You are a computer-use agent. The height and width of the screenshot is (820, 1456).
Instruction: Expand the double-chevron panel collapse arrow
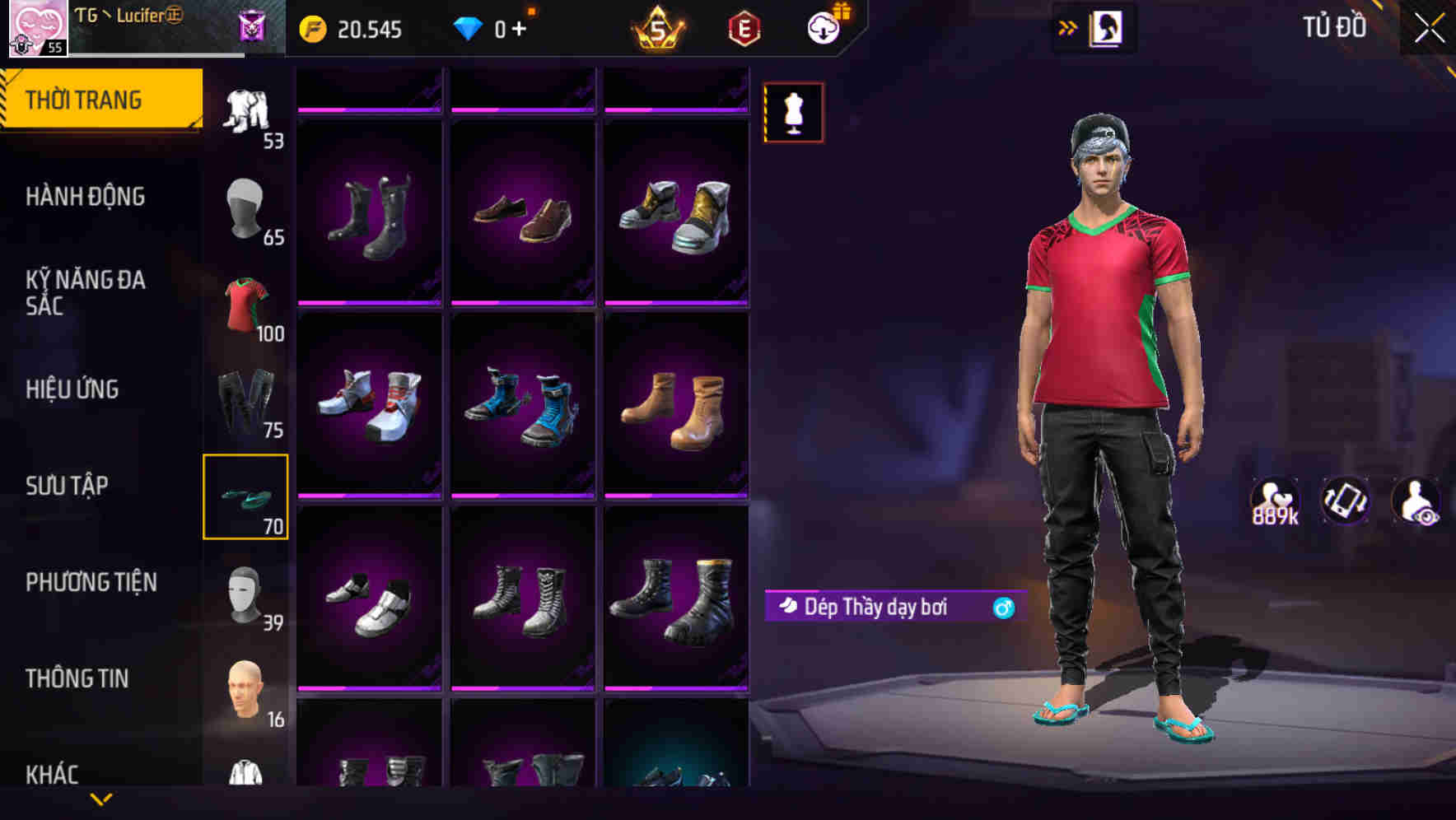(x=1068, y=26)
